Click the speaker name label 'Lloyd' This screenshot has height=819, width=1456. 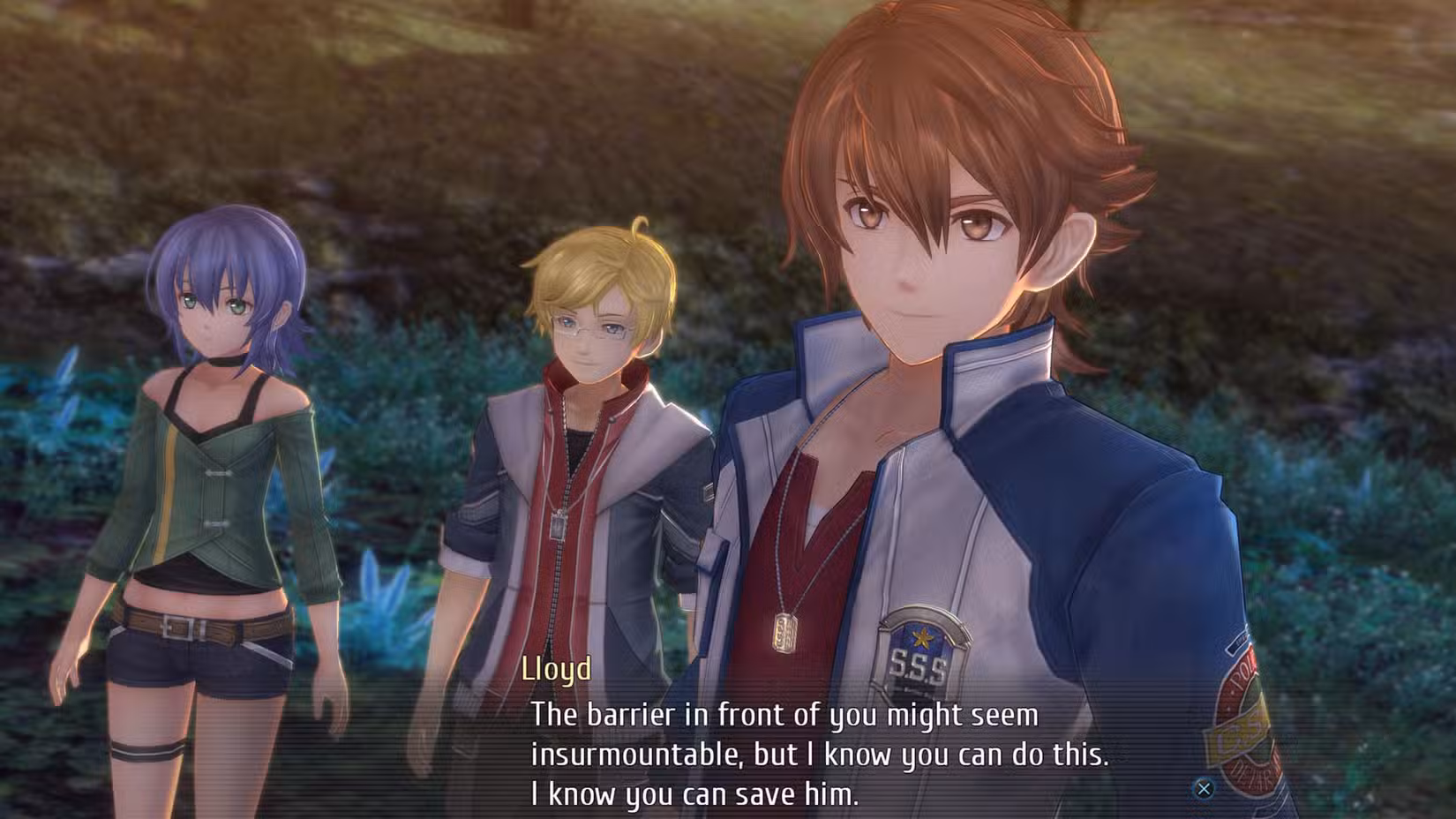[x=556, y=672]
